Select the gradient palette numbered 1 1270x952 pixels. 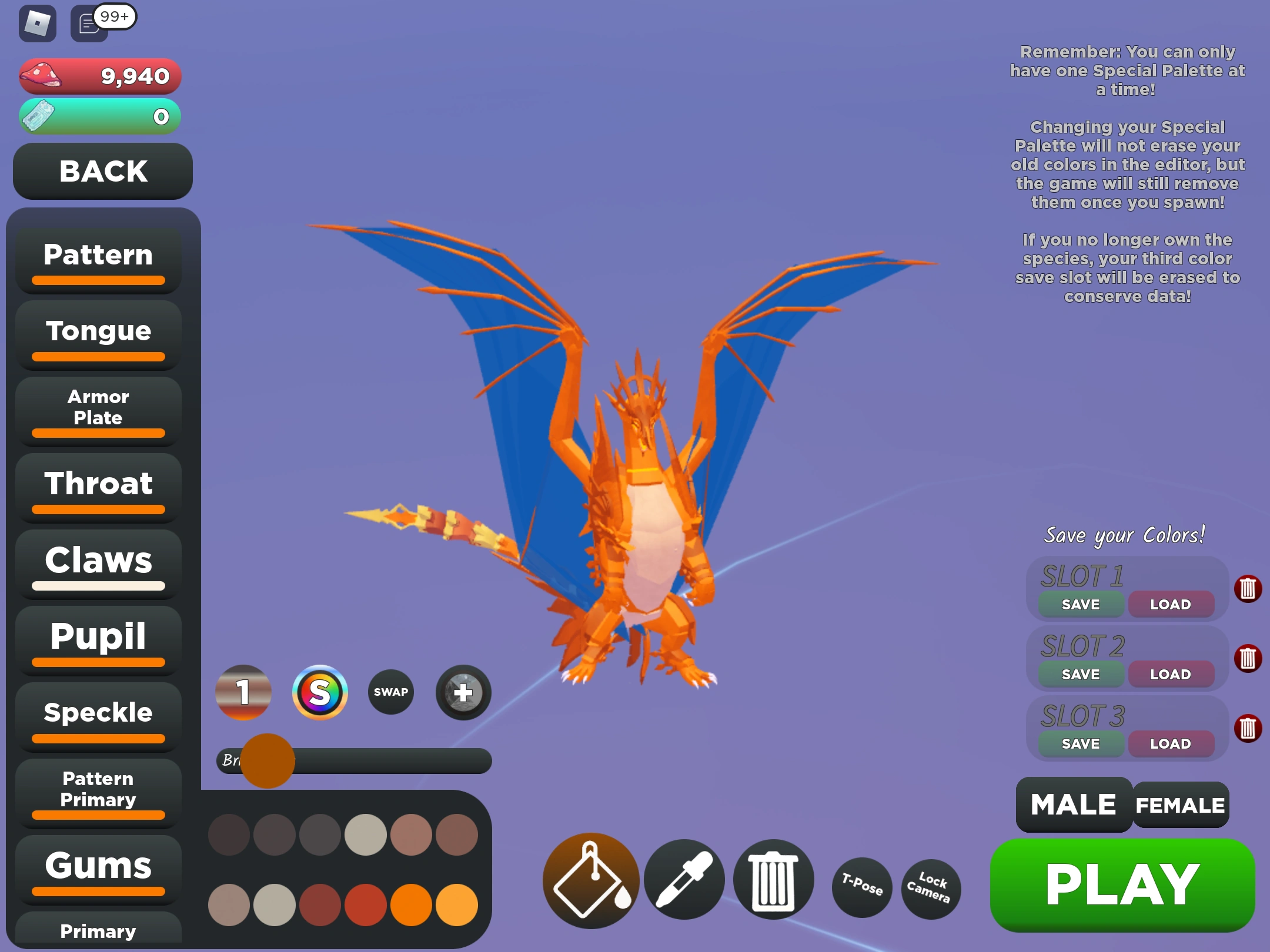click(243, 692)
